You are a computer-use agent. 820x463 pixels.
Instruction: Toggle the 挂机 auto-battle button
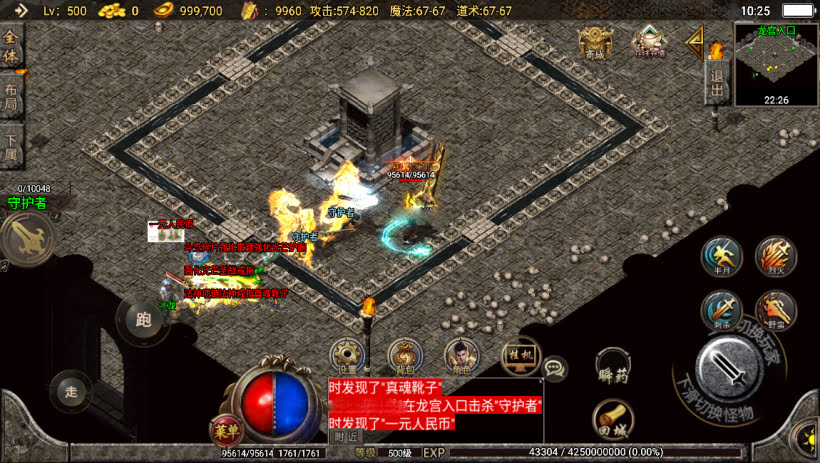pyautogui.click(x=518, y=355)
